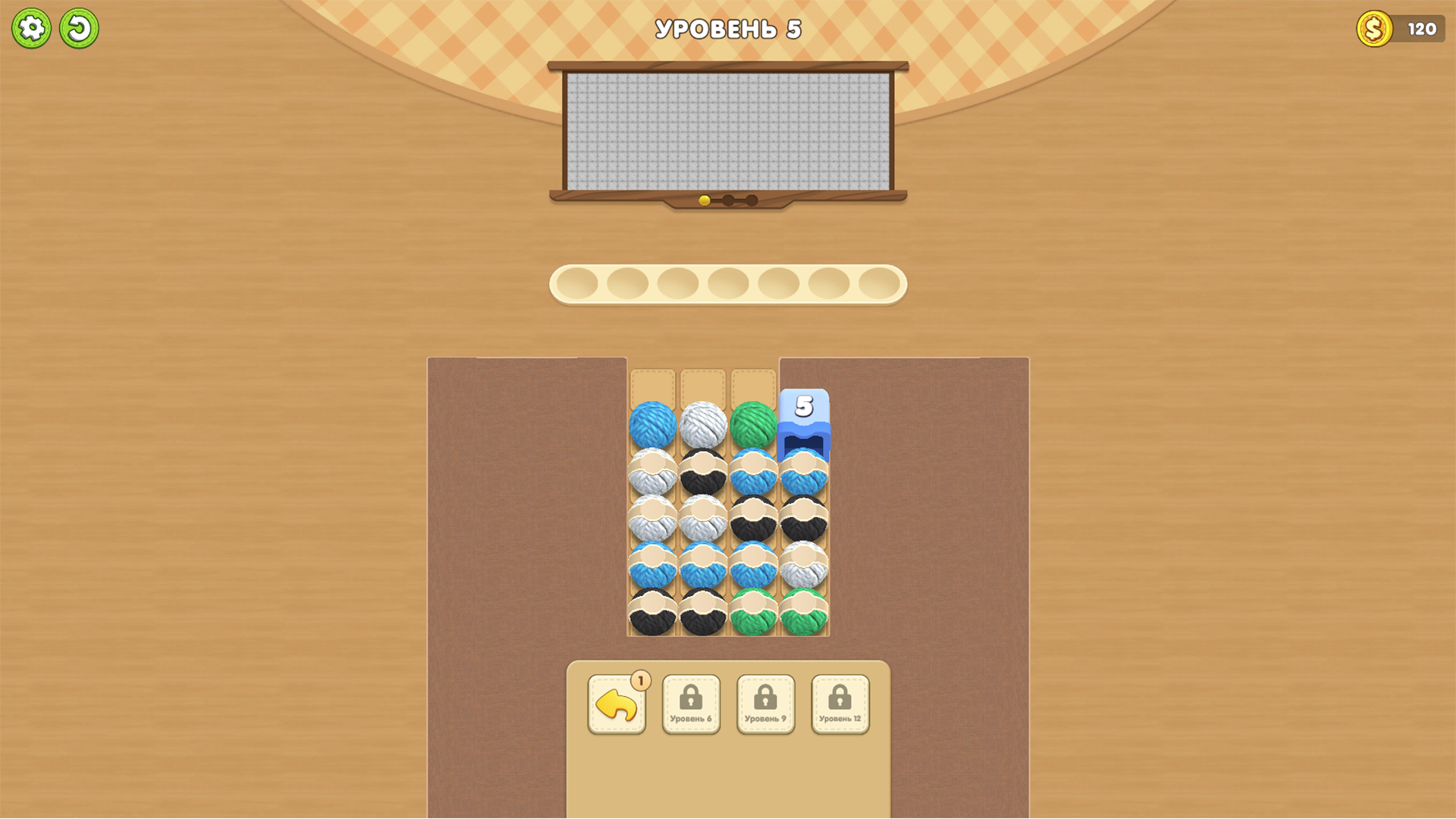Click the Уровень 5 title text
The image size is (1456, 819).
click(x=727, y=27)
